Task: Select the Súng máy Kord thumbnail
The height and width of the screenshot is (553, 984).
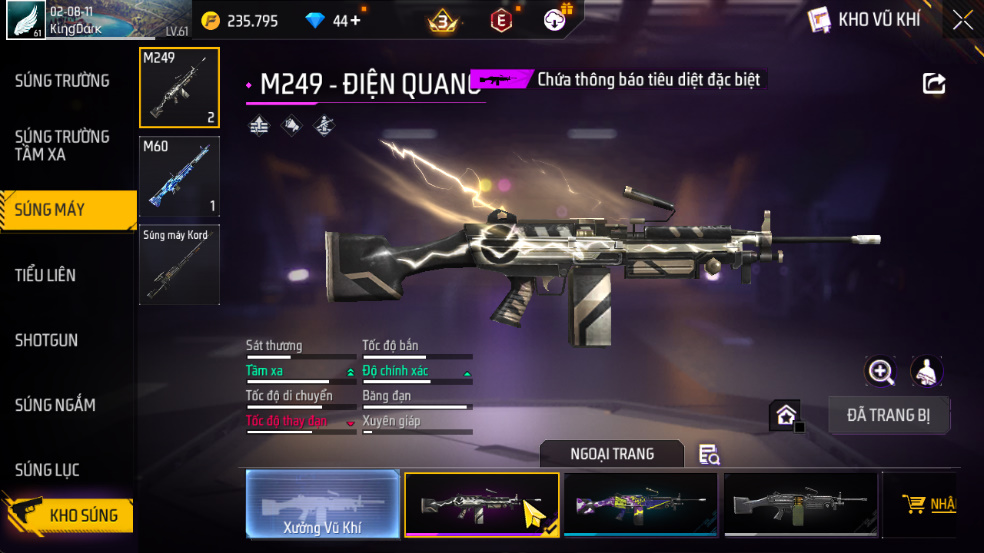Action: click(179, 265)
